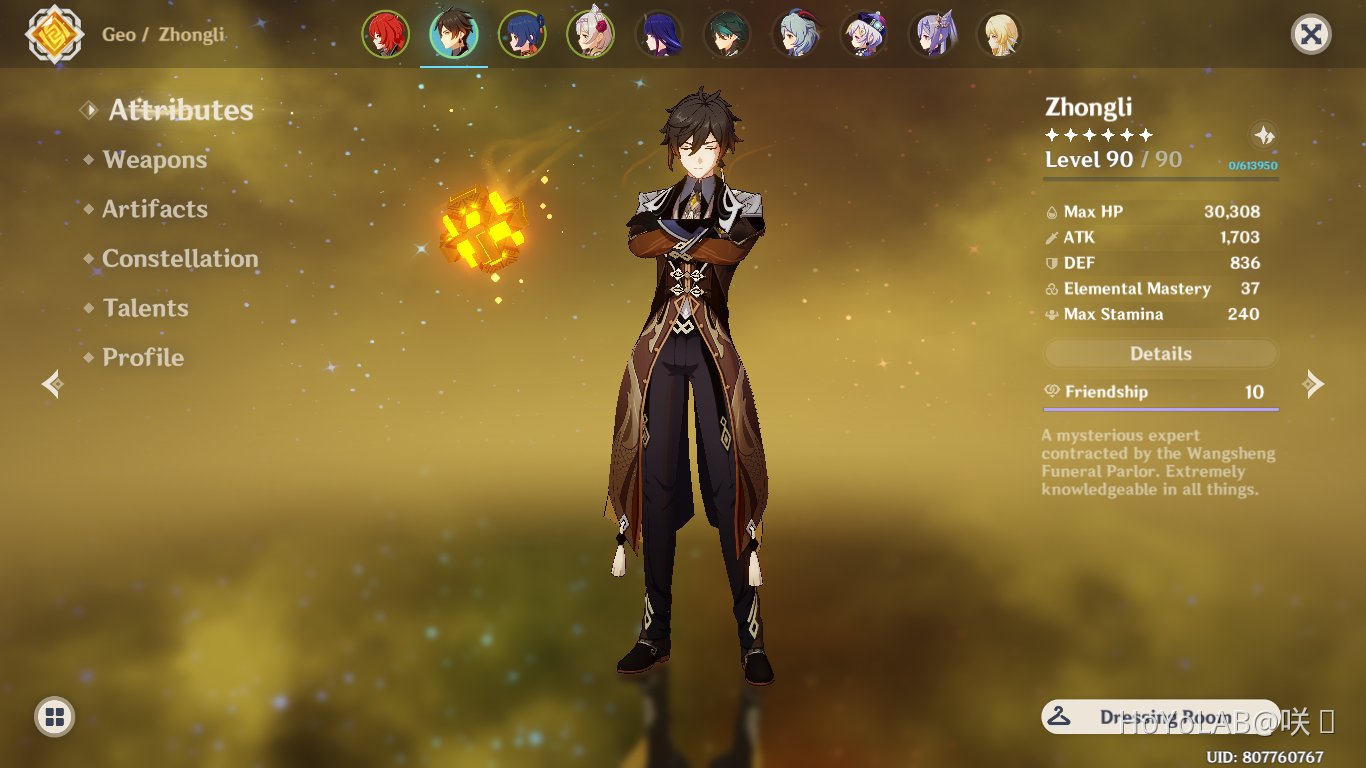
Task: Click the Max HP water drop icon
Action: pos(1051,211)
